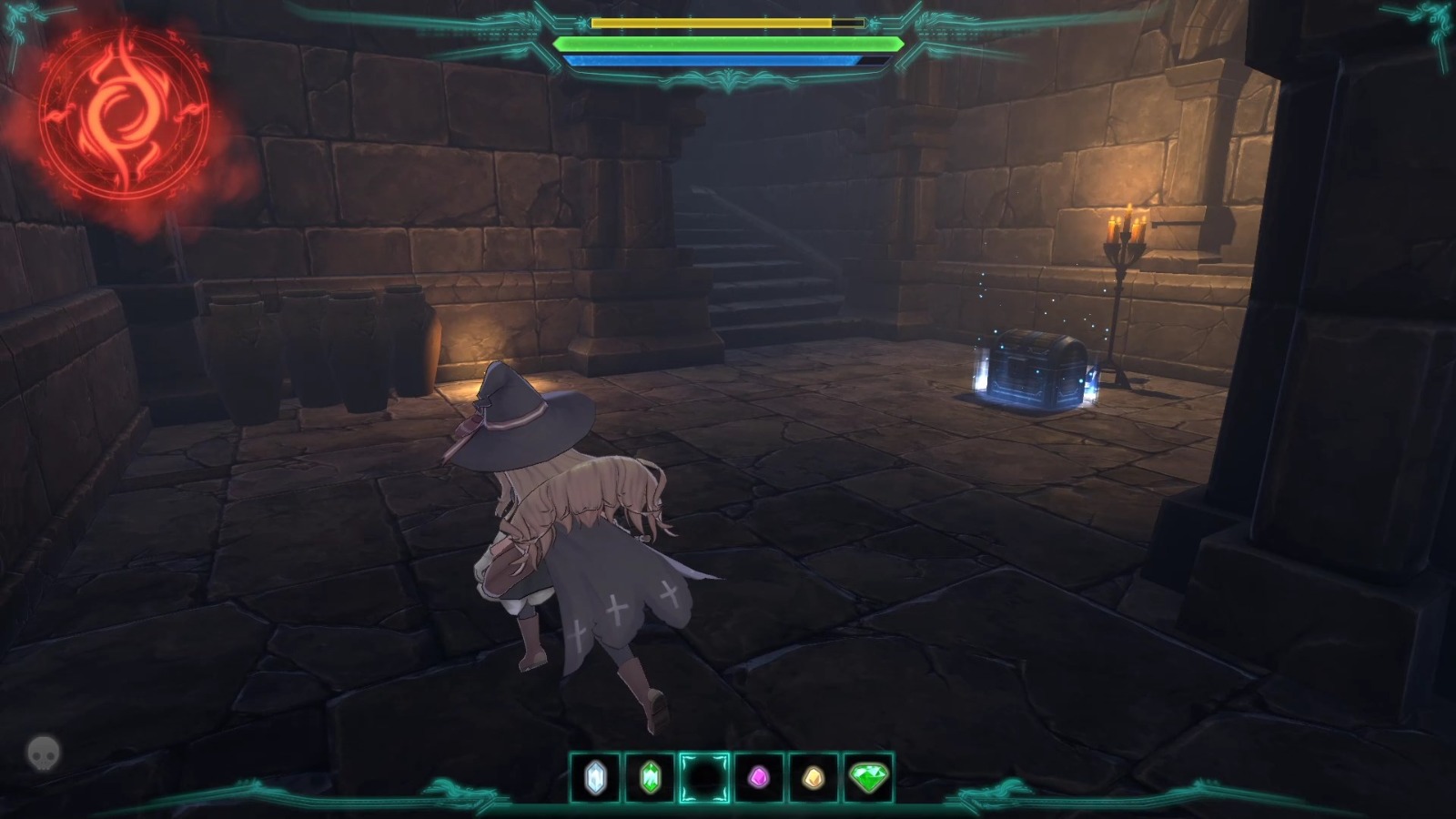Screen dimensions: 1456x819
Task: Select the yellow gem hotbar slot
Action: [x=813, y=777]
